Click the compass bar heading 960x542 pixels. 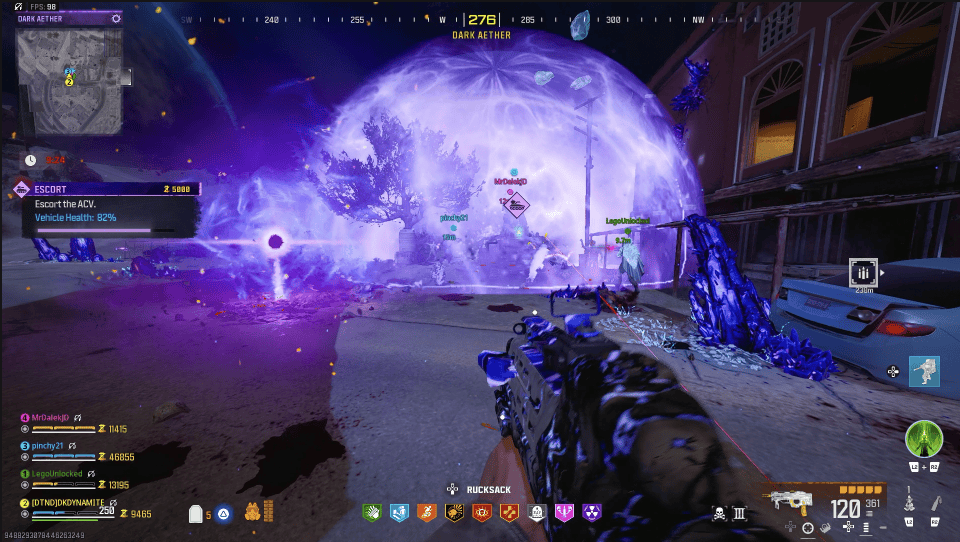(482, 19)
